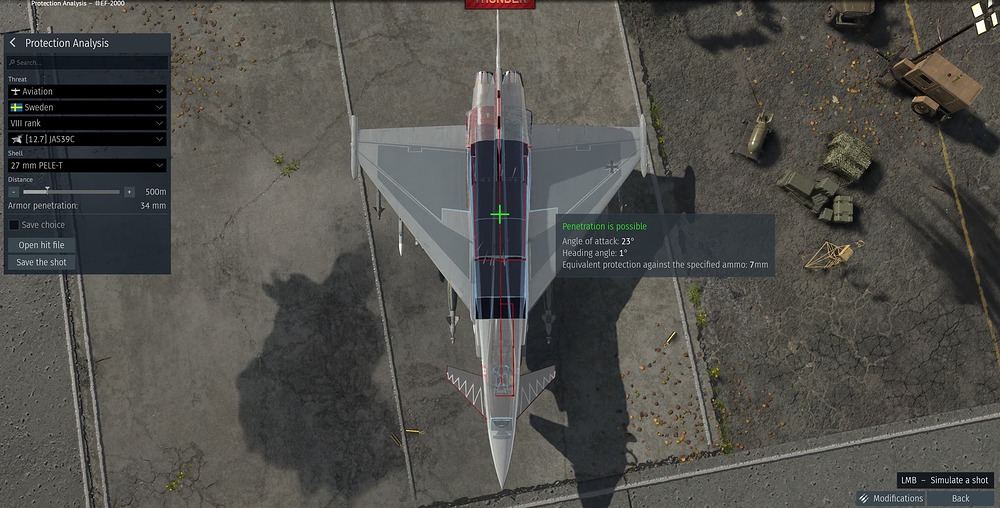Open the JAS39C vehicle dropdown
Viewport: 1000px width, 508px height.
click(86, 139)
